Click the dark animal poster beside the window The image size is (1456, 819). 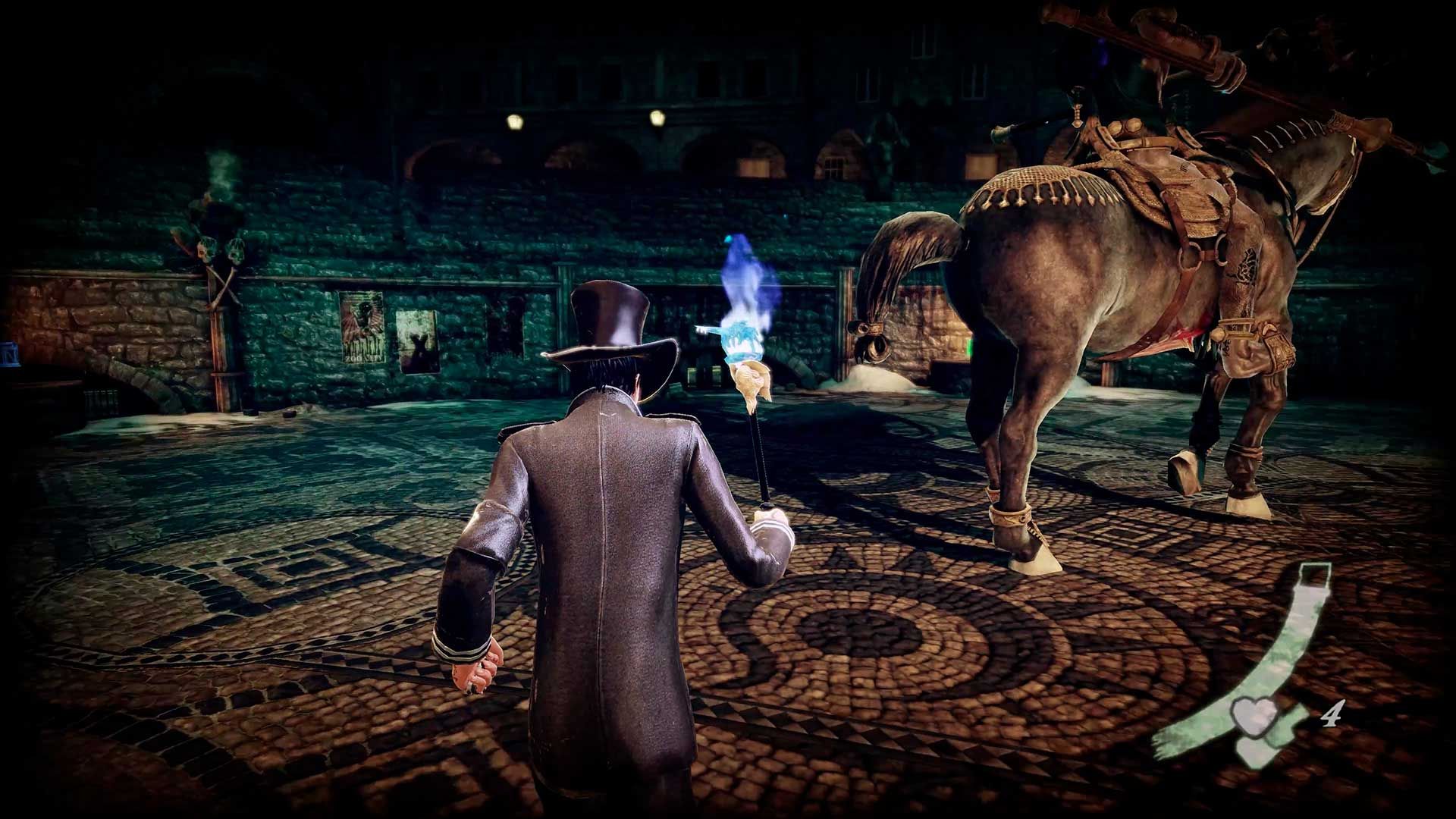(419, 342)
